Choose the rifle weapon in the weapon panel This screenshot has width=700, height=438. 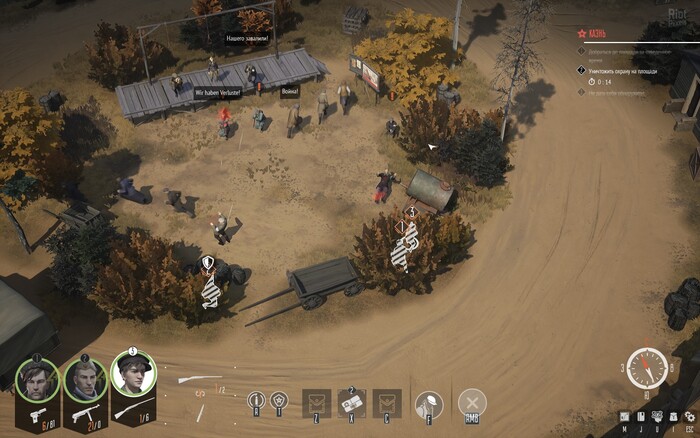coord(200,380)
